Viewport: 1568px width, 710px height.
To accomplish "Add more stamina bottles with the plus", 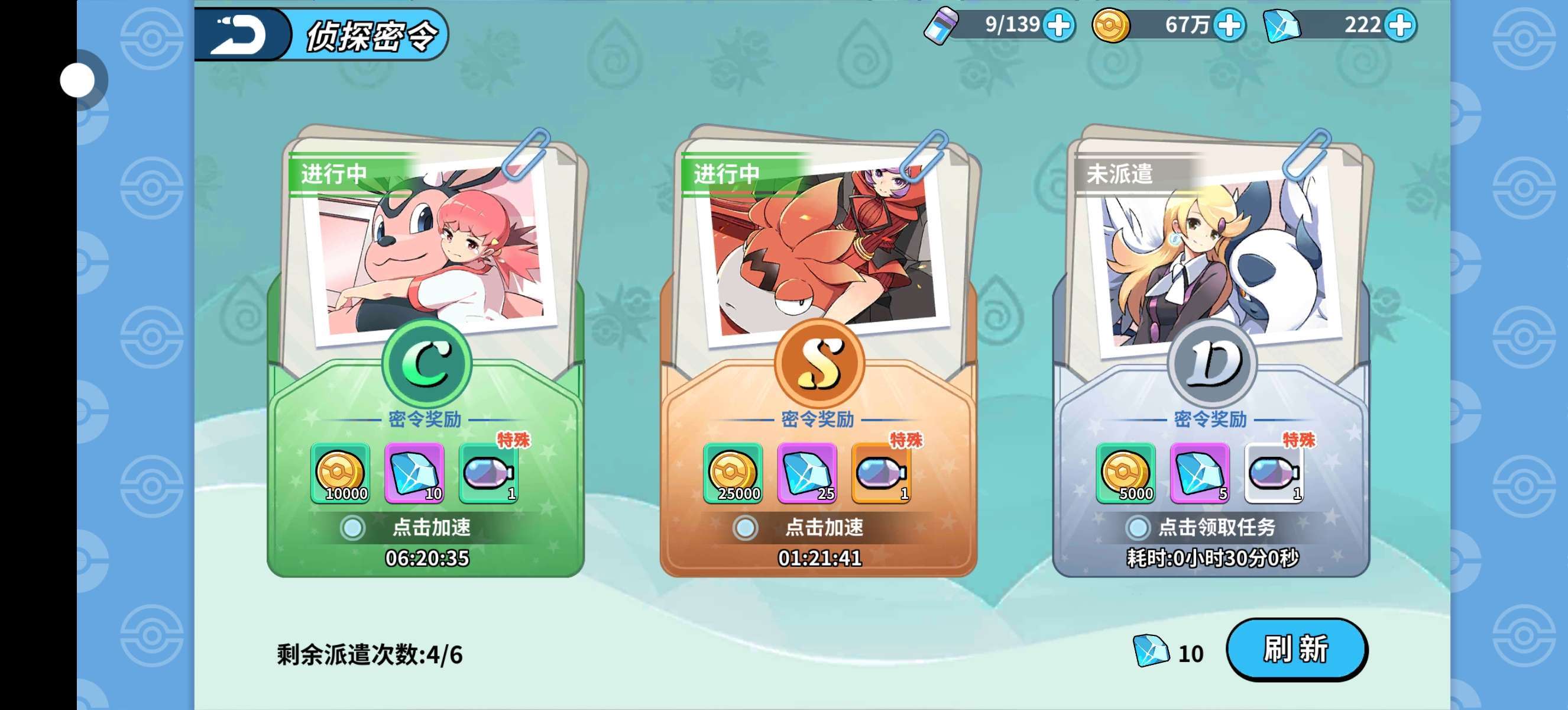I will coord(1059,25).
